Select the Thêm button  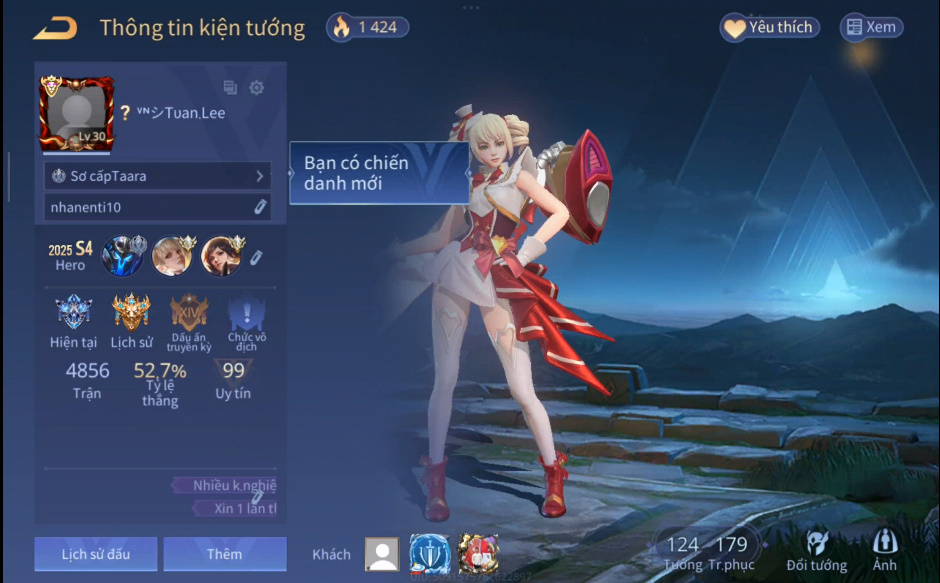(x=225, y=554)
